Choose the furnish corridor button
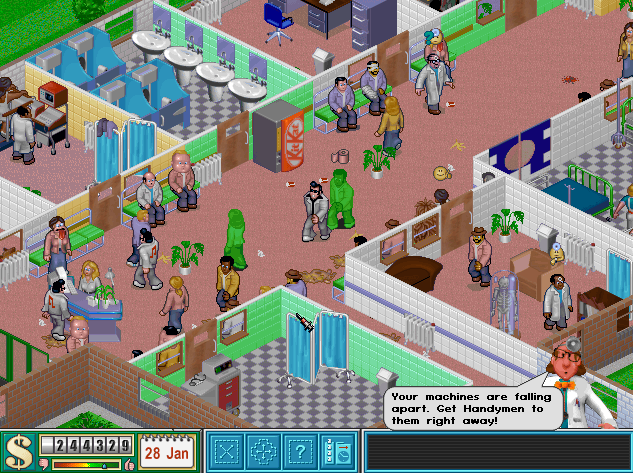This screenshot has height=473, width=633. point(262,451)
